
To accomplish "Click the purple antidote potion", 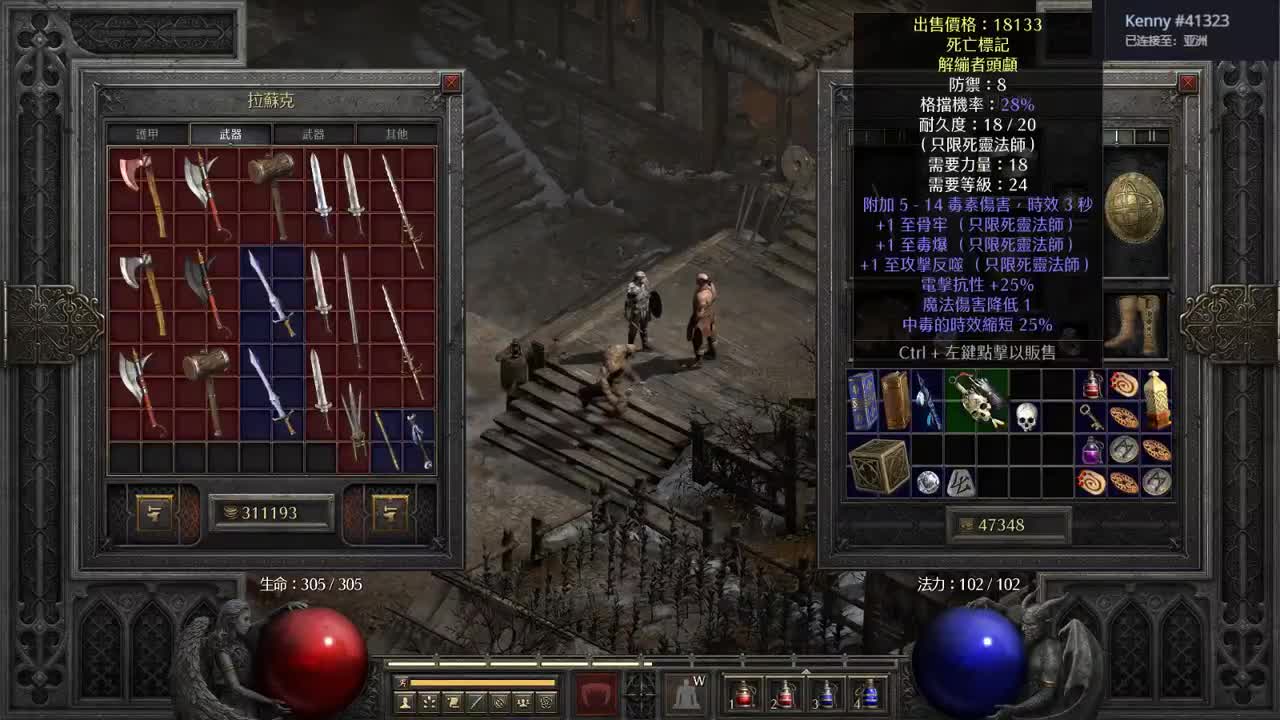I will [x=1091, y=451].
